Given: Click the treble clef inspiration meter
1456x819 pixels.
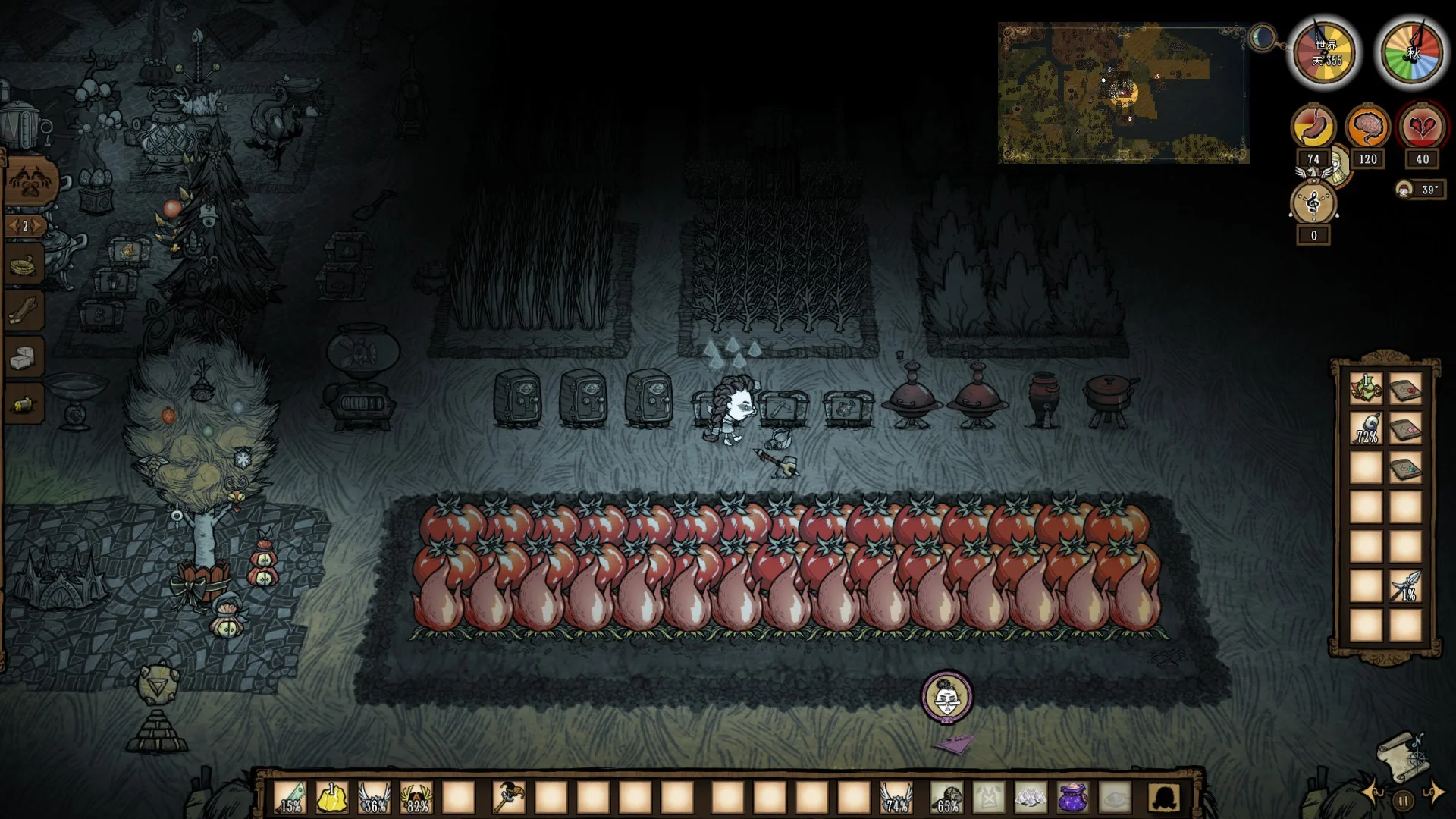Looking at the screenshot, I should (1313, 204).
